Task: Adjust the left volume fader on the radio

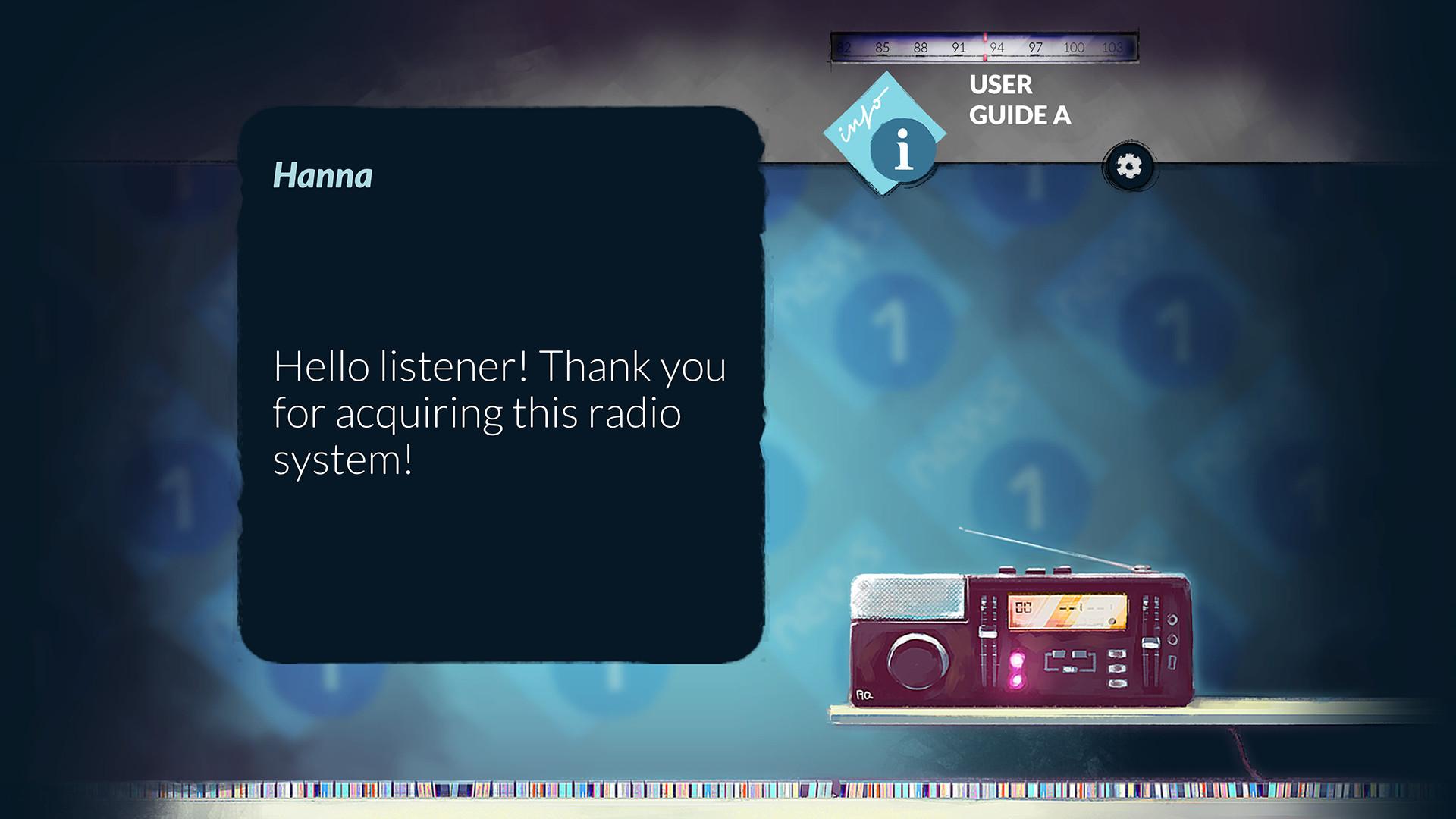Action: point(987,632)
